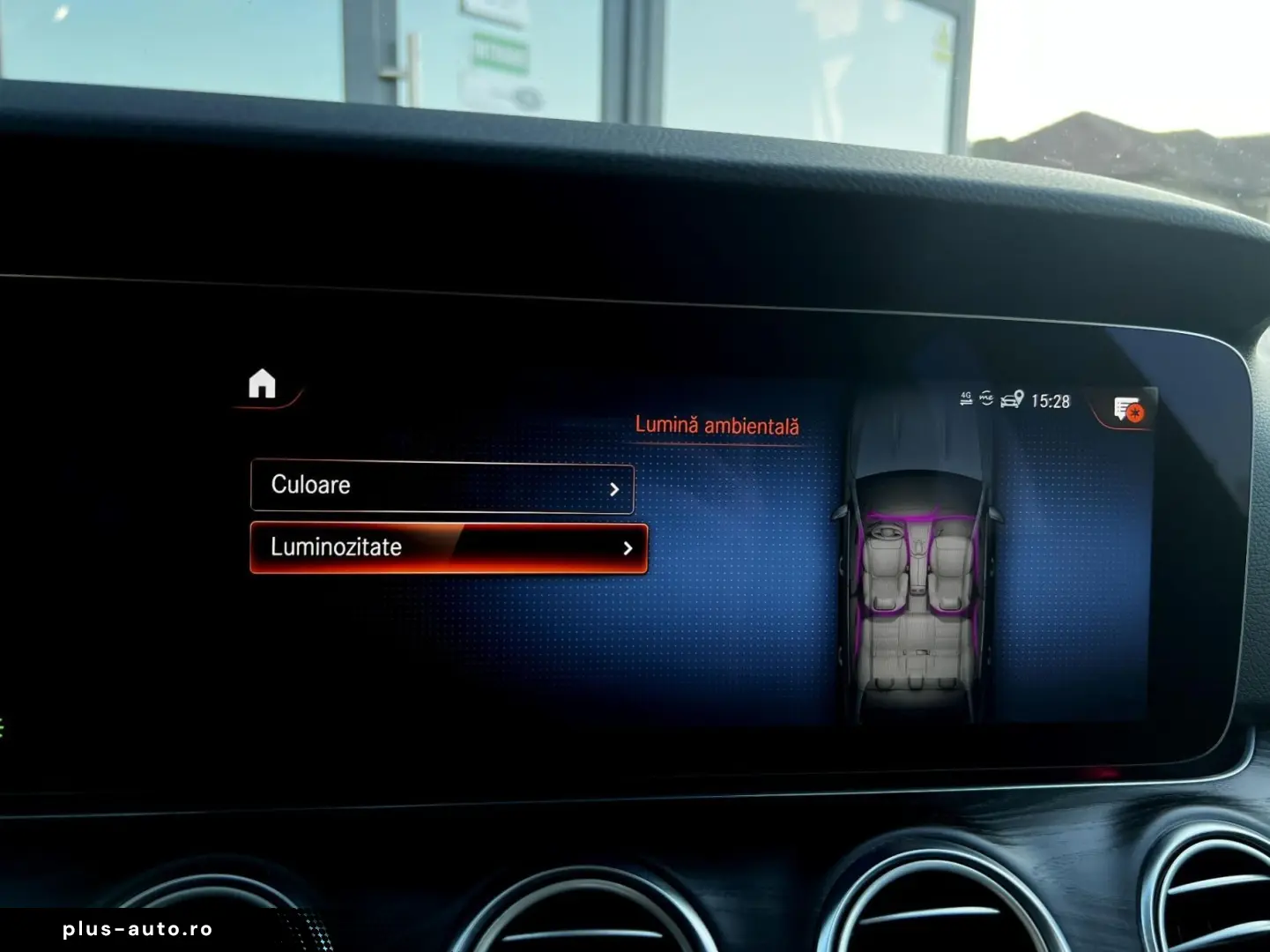Select the Luminozitate brightness entry

tap(448, 547)
